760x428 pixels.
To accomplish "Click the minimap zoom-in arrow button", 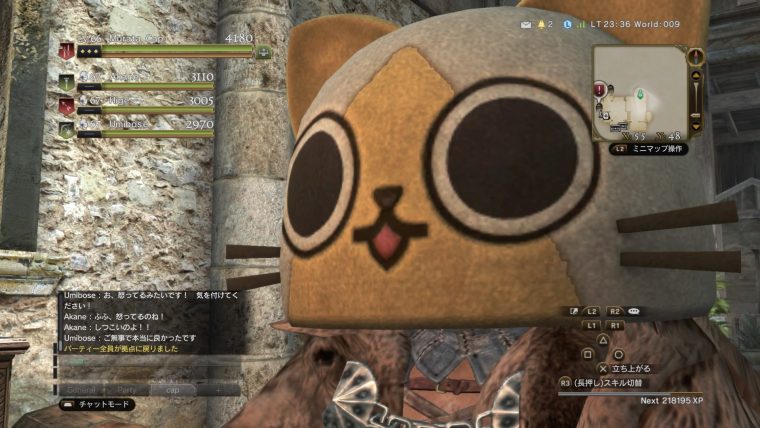I will pyautogui.click(x=697, y=72).
